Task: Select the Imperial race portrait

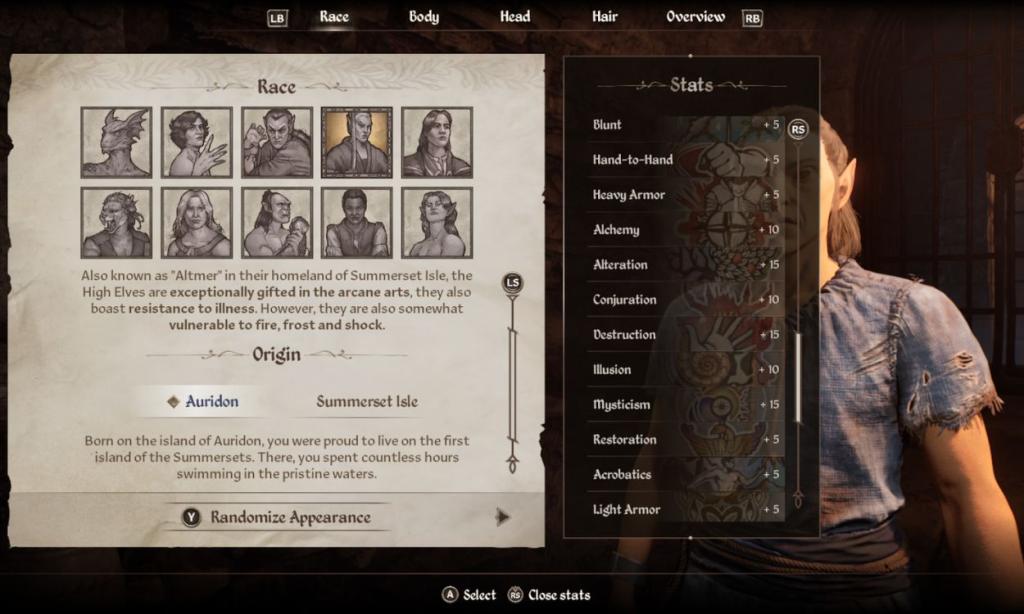Action: [436, 143]
